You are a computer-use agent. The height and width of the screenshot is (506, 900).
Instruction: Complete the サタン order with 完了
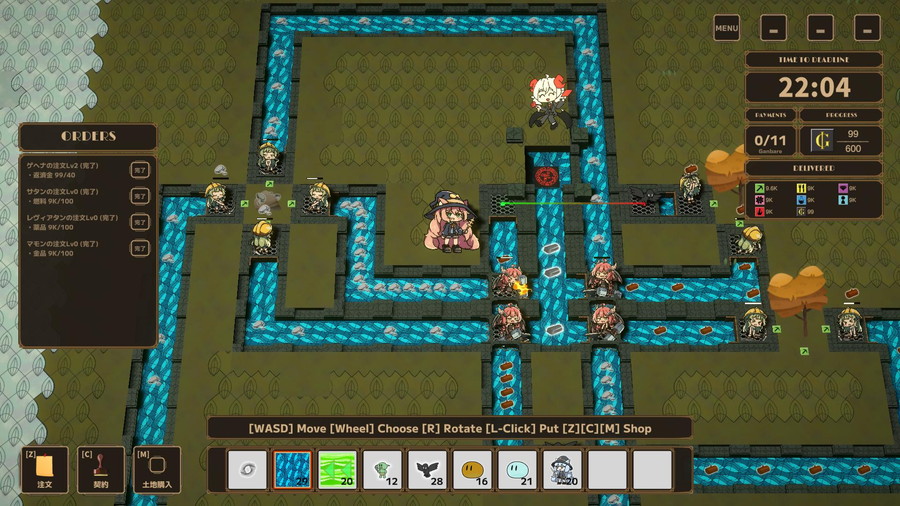(x=141, y=197)
